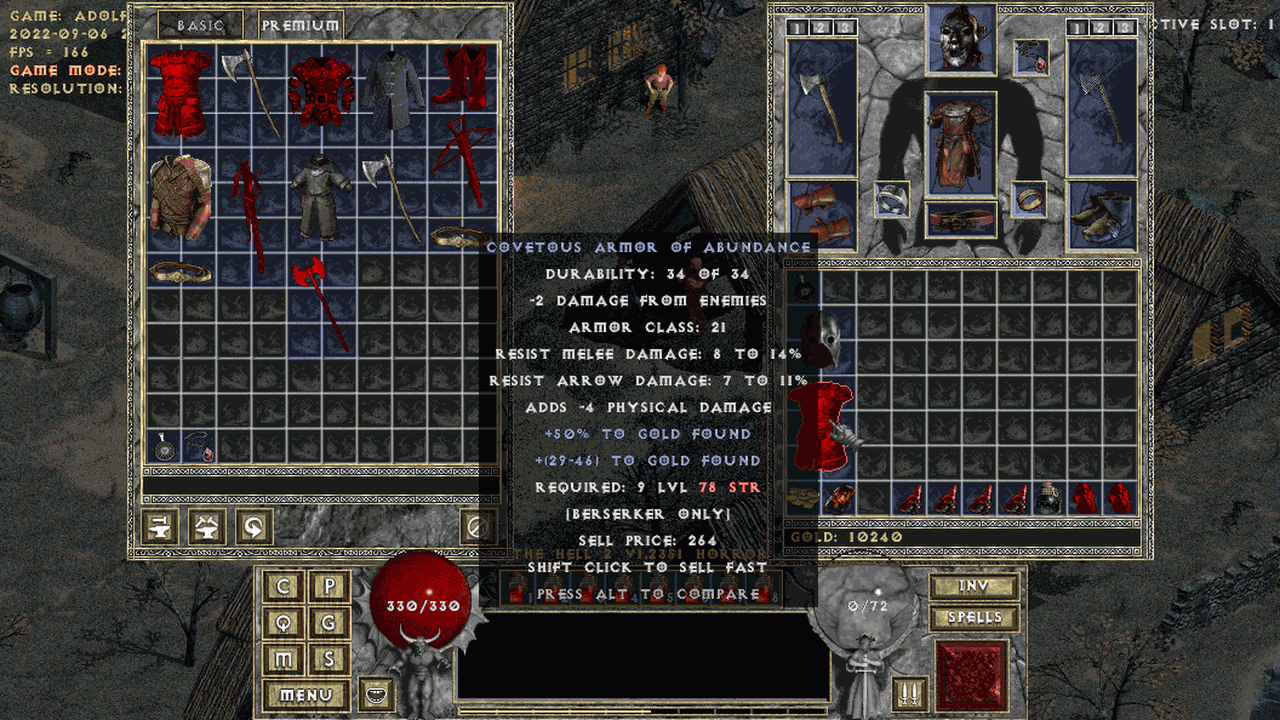The image size is (1280, 720).
Task: Select the equipped red gloves slot
Action: click(822, 215)
